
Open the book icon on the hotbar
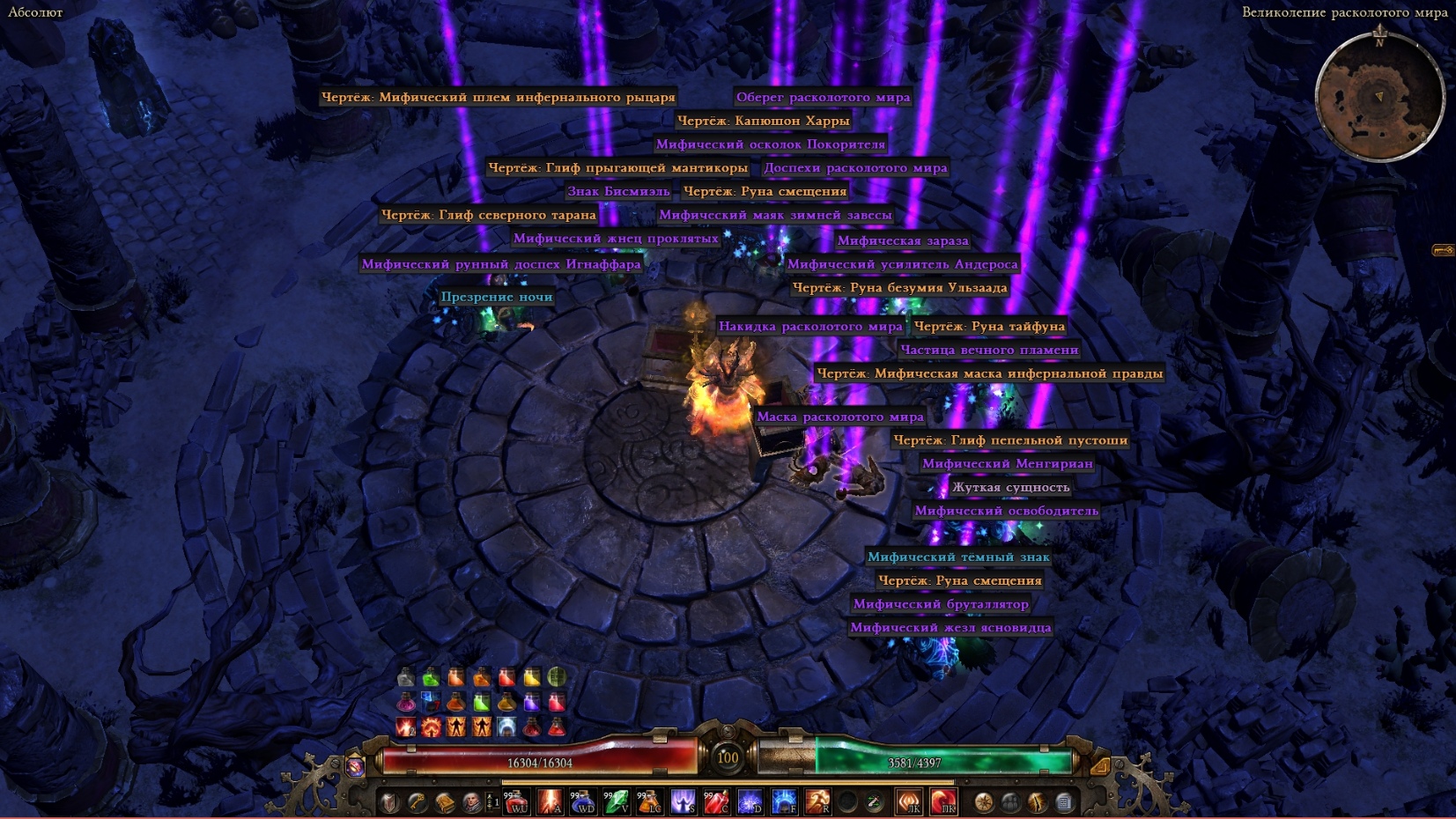coord(445,801)
